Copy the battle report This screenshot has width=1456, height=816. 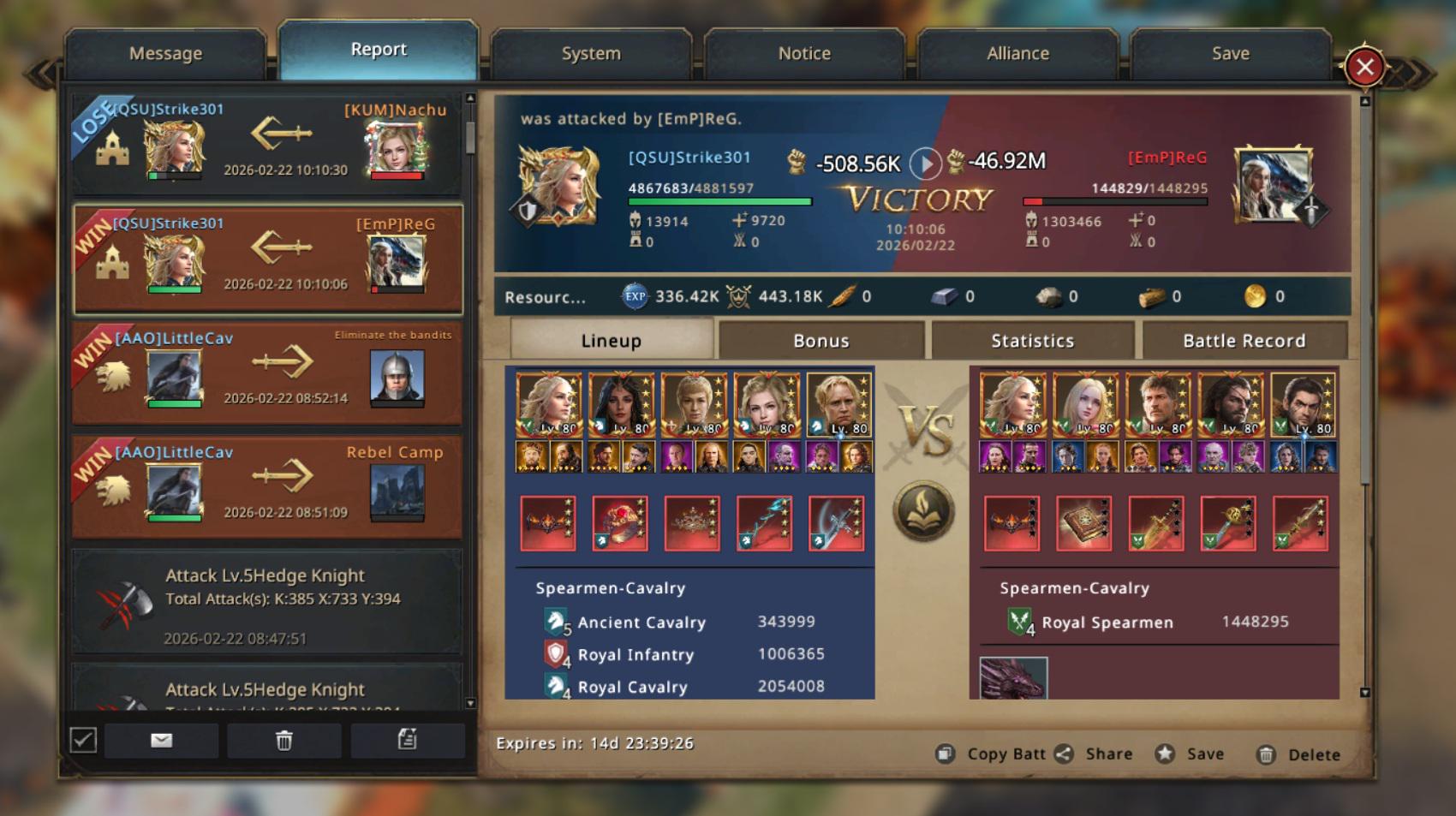tap(990, 754)
